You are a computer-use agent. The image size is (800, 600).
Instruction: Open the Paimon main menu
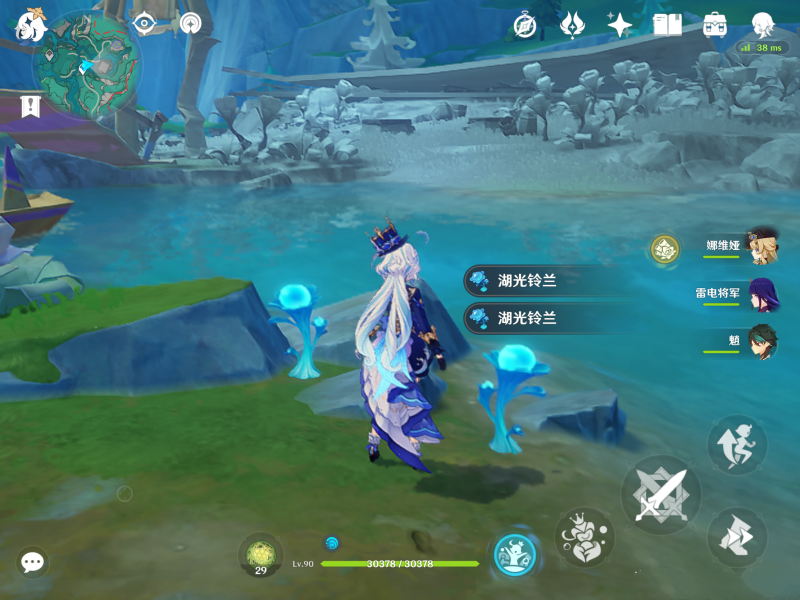[29, 25]
